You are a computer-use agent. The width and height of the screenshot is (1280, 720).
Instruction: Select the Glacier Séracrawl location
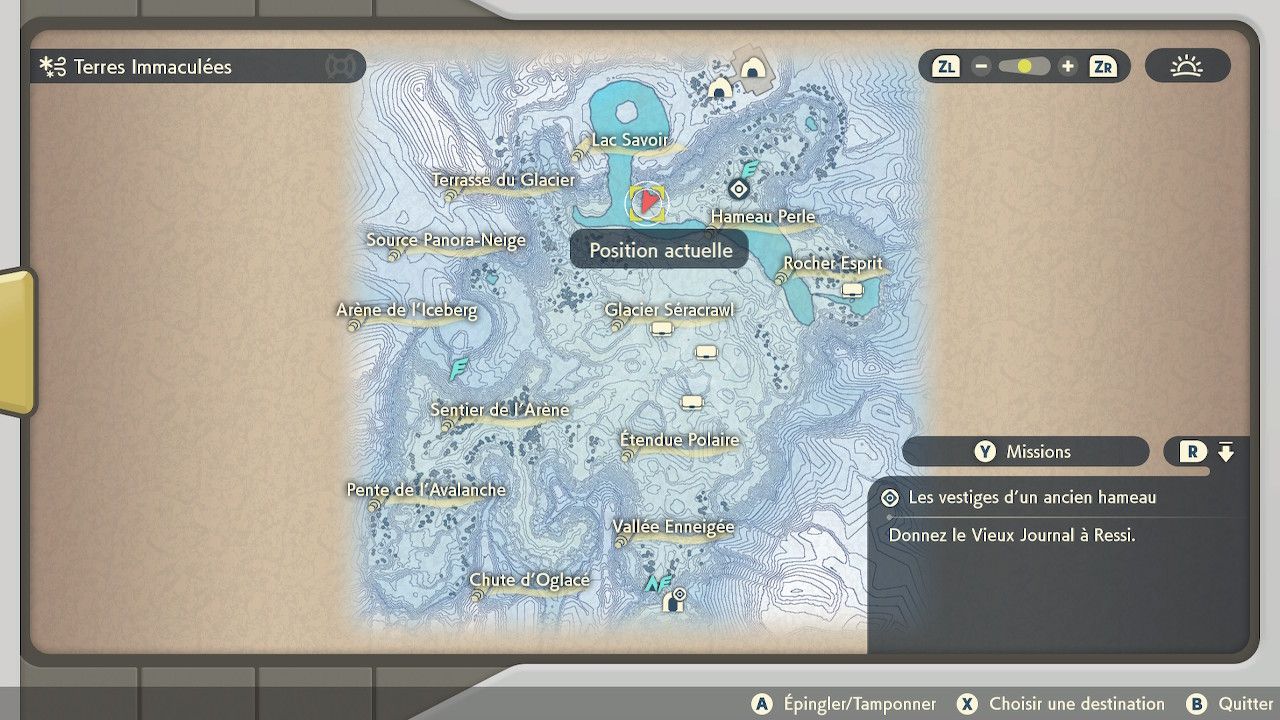669,310
